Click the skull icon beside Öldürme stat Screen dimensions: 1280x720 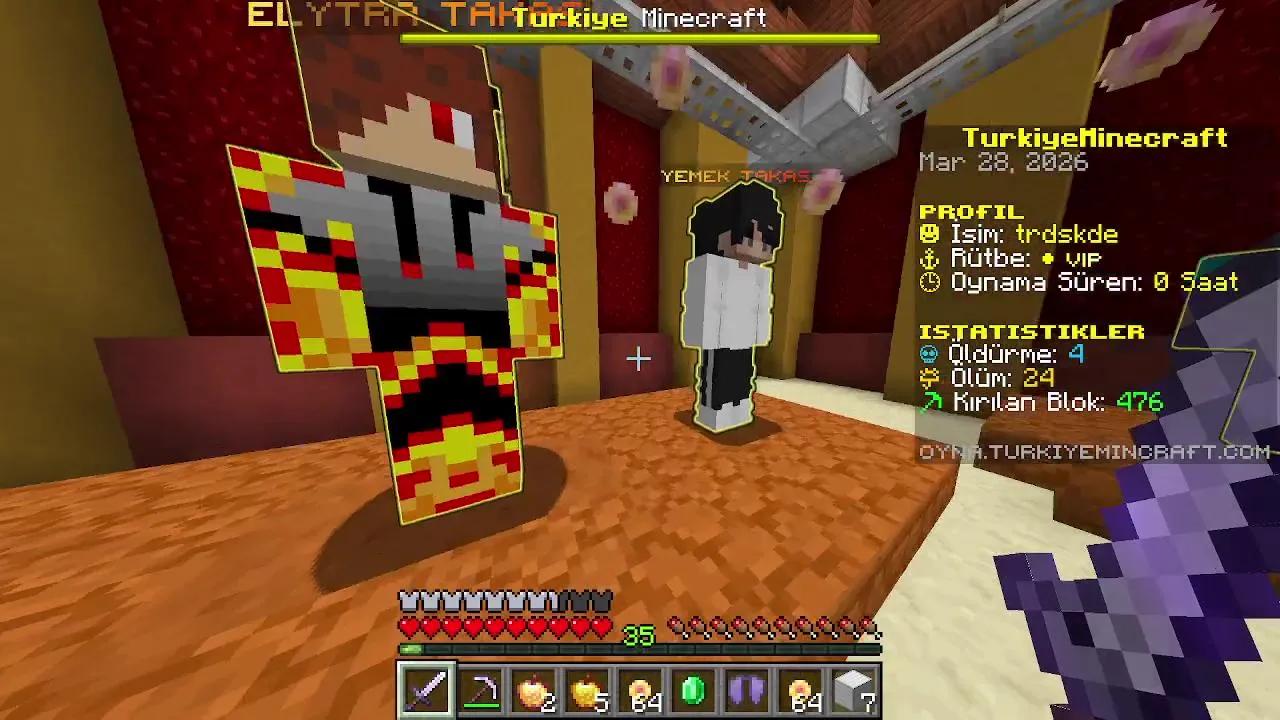(x=928, y=354)
